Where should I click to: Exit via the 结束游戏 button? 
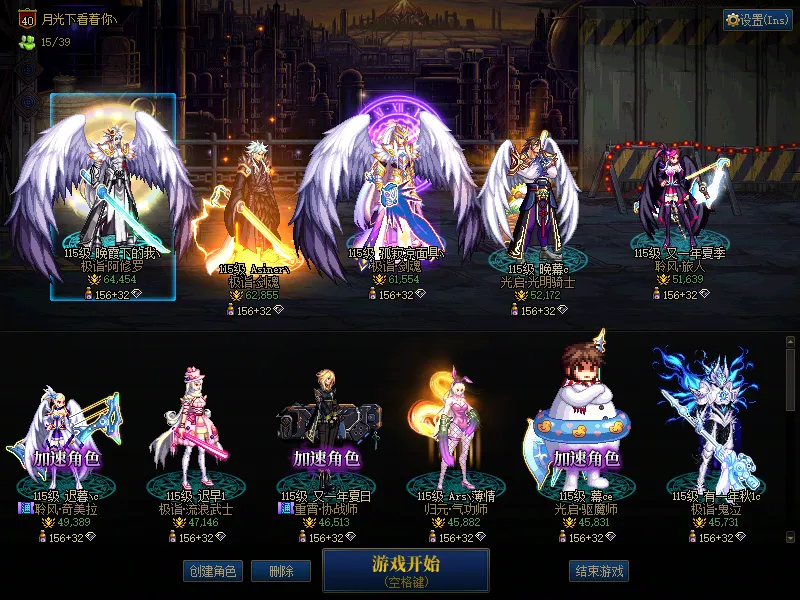tap(599, 571)
